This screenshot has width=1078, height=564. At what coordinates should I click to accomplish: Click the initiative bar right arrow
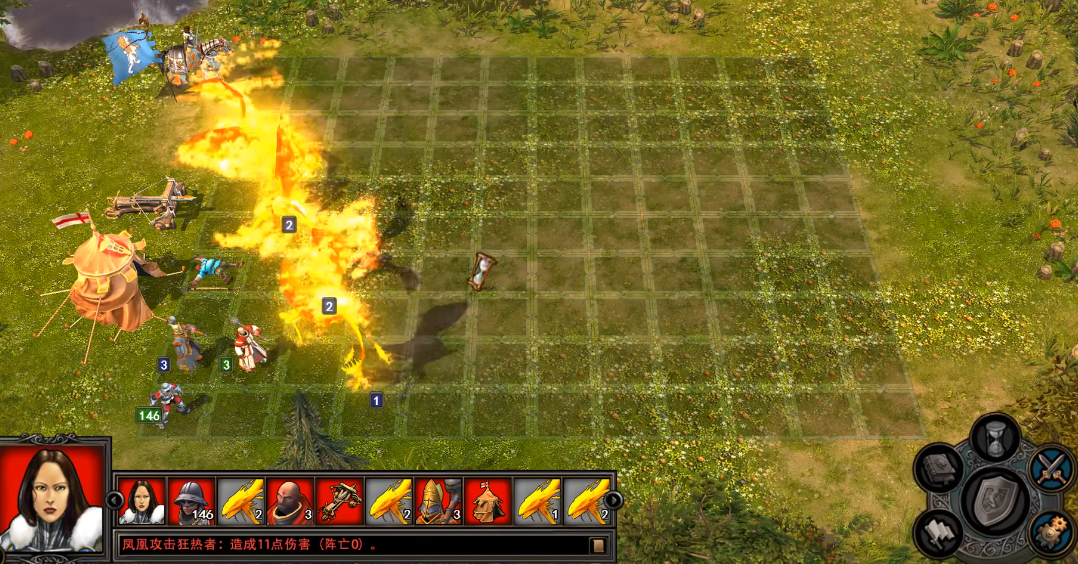click(613, 500)
